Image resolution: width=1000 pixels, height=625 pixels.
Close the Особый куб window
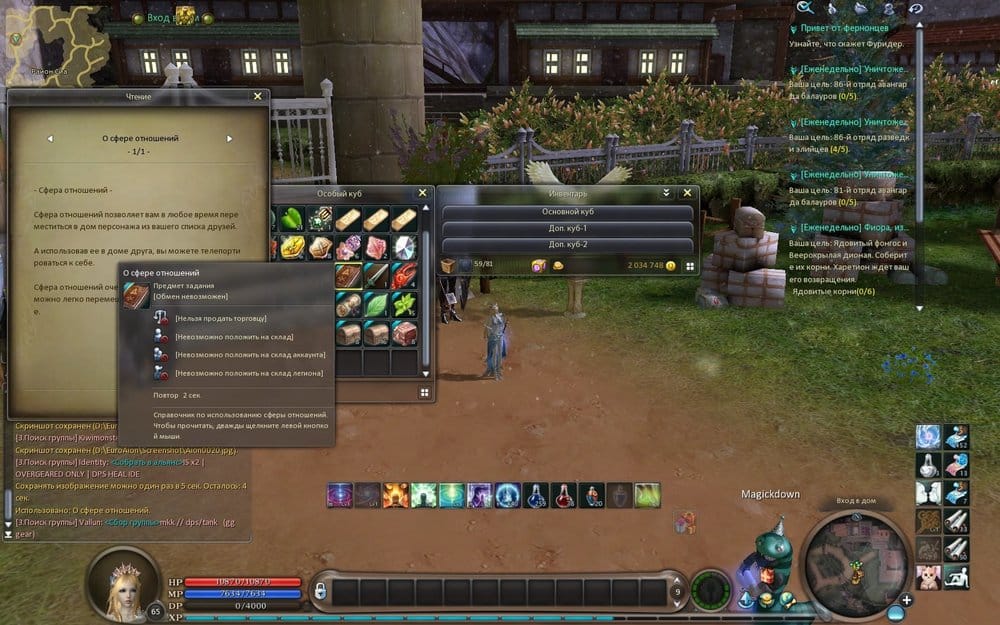422,193
